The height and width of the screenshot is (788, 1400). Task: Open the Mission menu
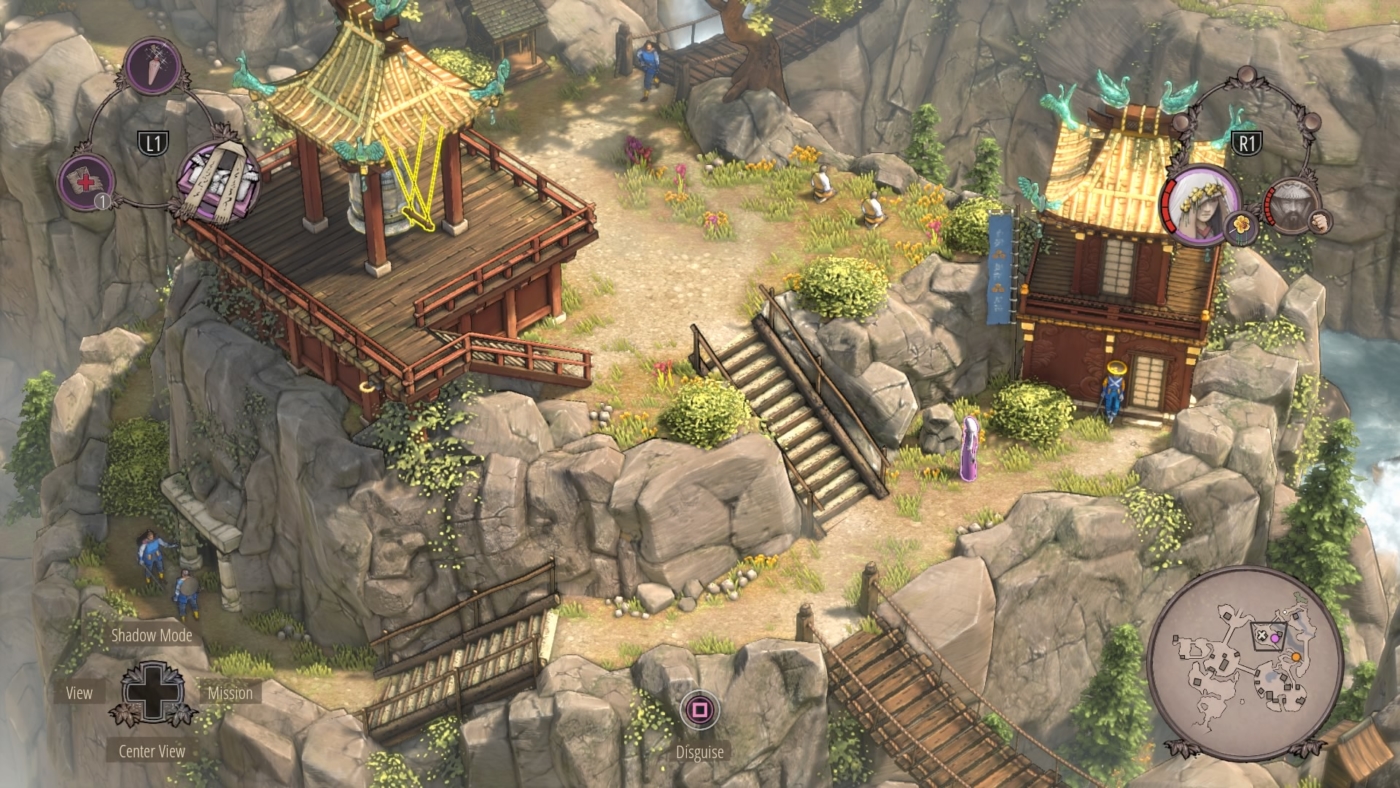[x=231, y=692]
